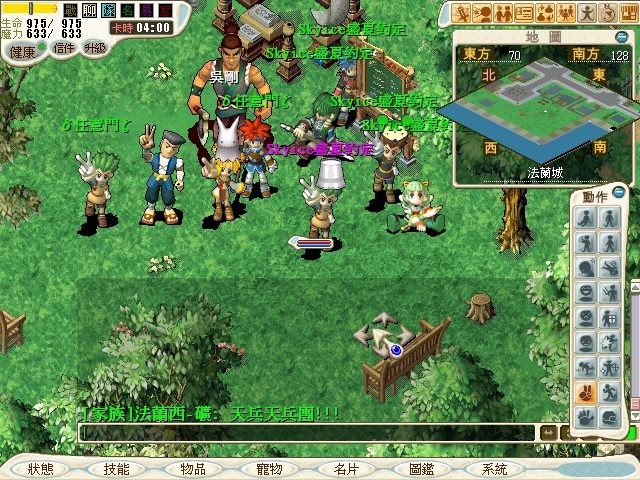Open the 系統 system menu
This screenshot has width=640, height=480.
point(494,469)
